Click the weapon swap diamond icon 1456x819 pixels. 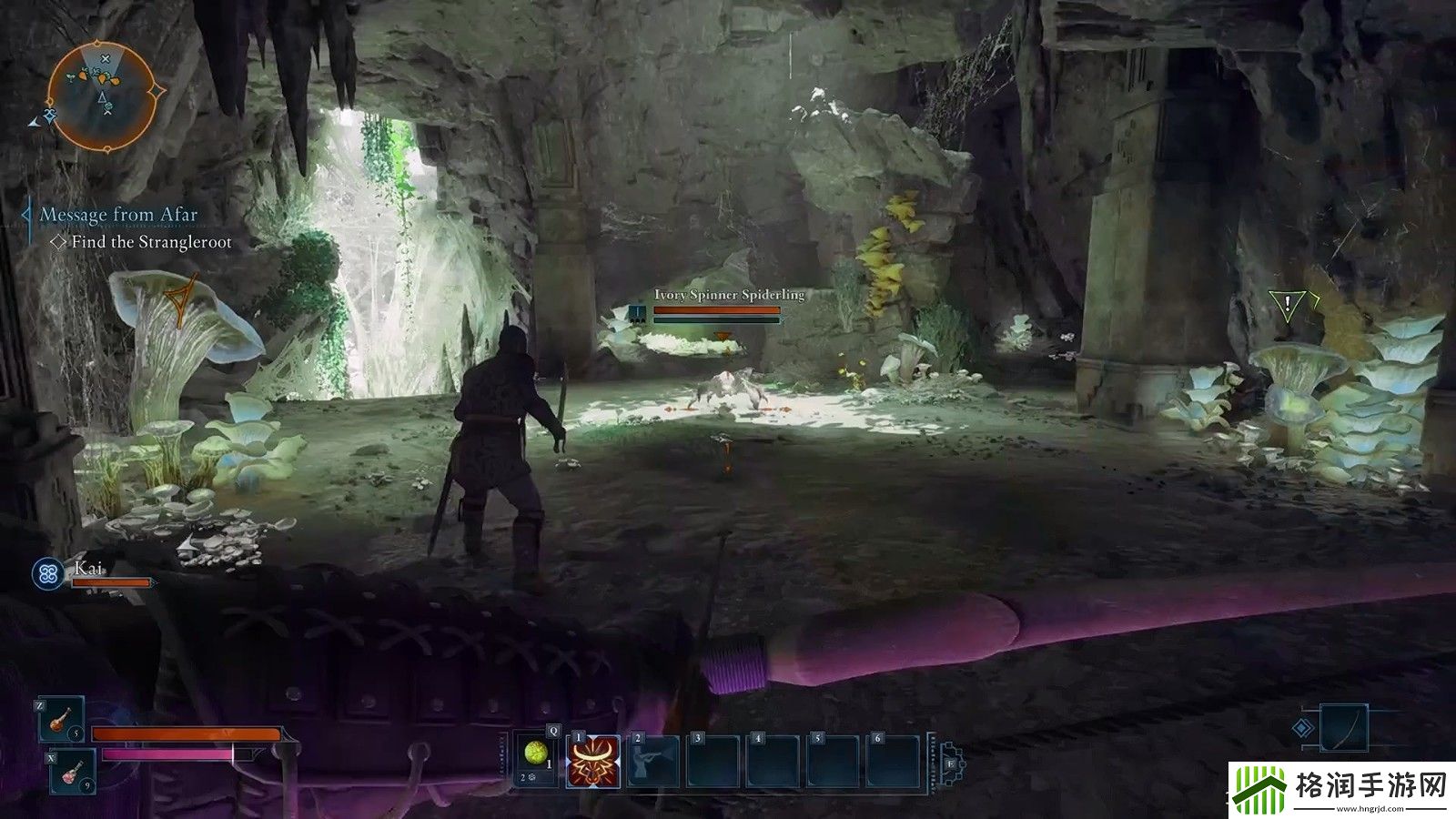(1304, 728)
